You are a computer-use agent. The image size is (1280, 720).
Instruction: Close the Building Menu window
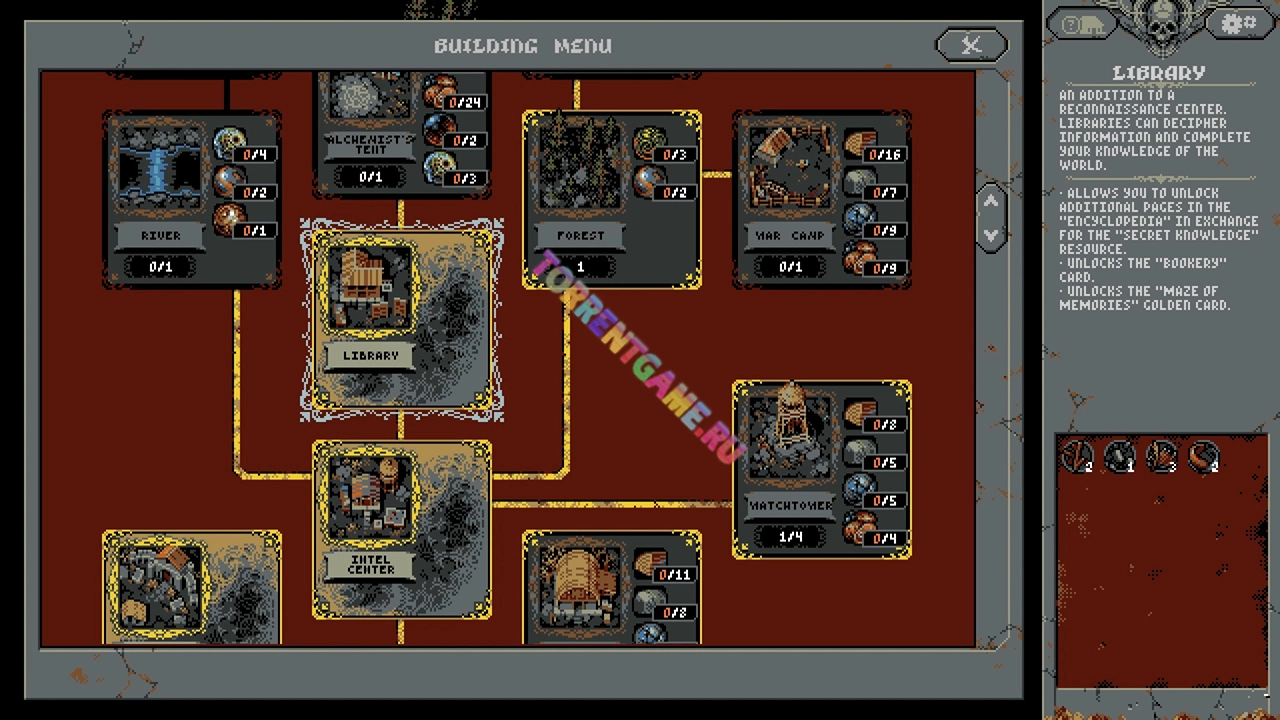(x=971, y=45)
